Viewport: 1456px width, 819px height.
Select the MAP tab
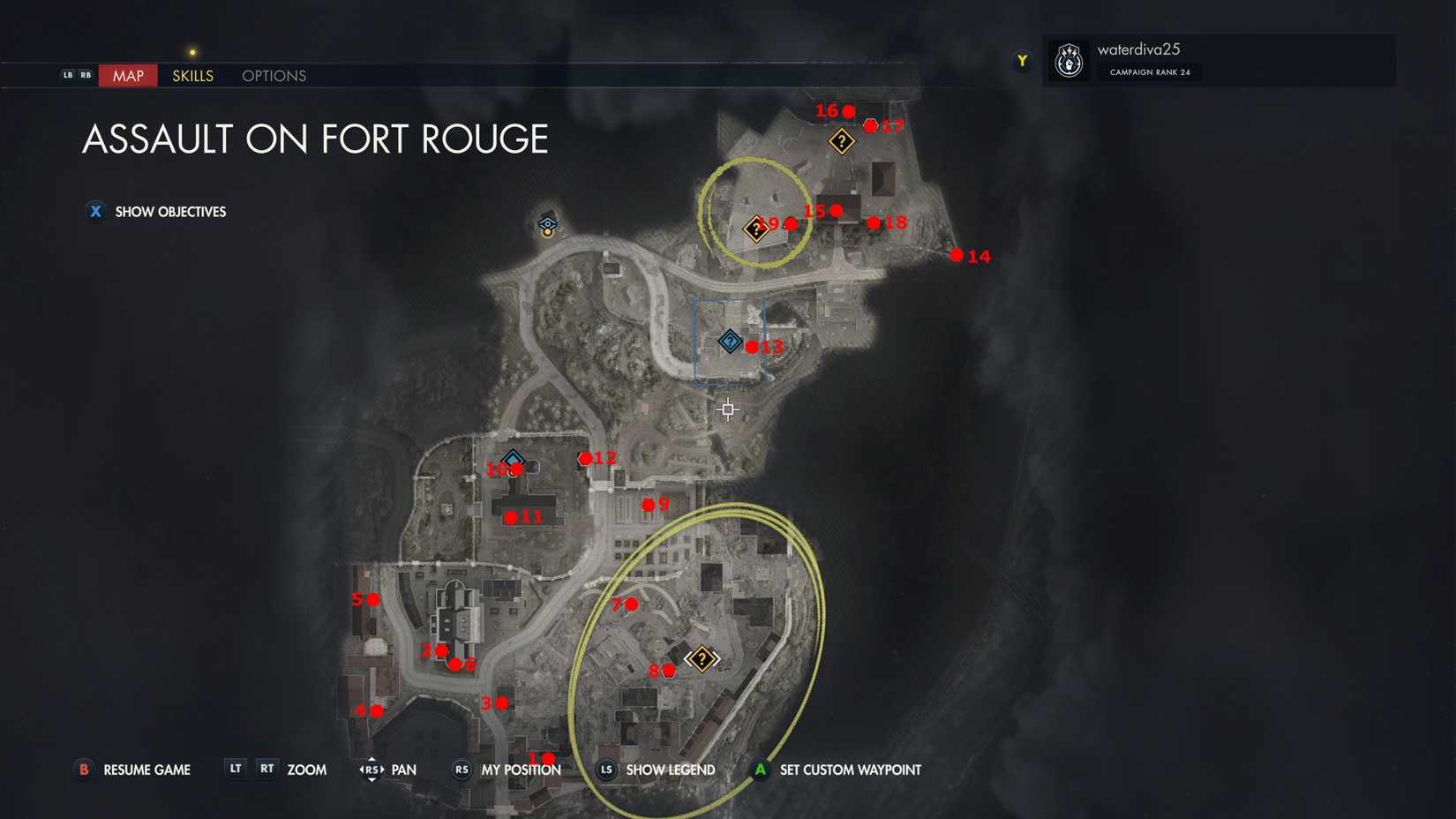tap(127, 76)
